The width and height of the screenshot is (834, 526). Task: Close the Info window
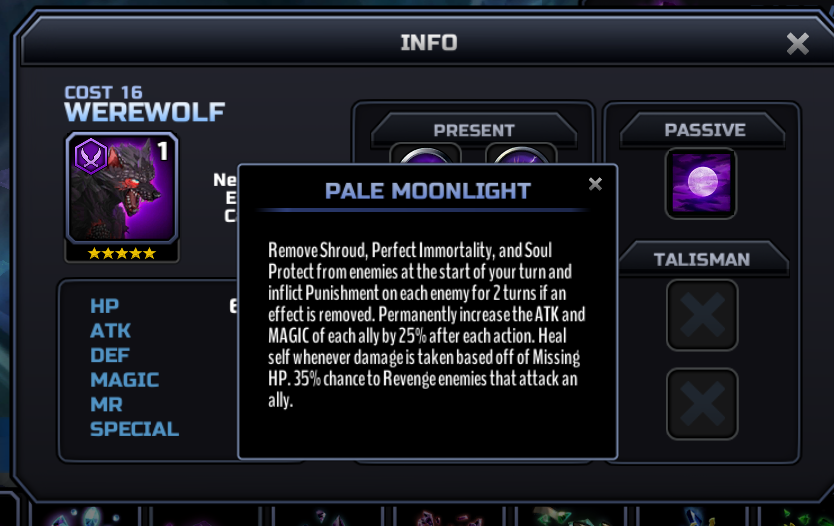pyautogui.click(x=797, y=43)
